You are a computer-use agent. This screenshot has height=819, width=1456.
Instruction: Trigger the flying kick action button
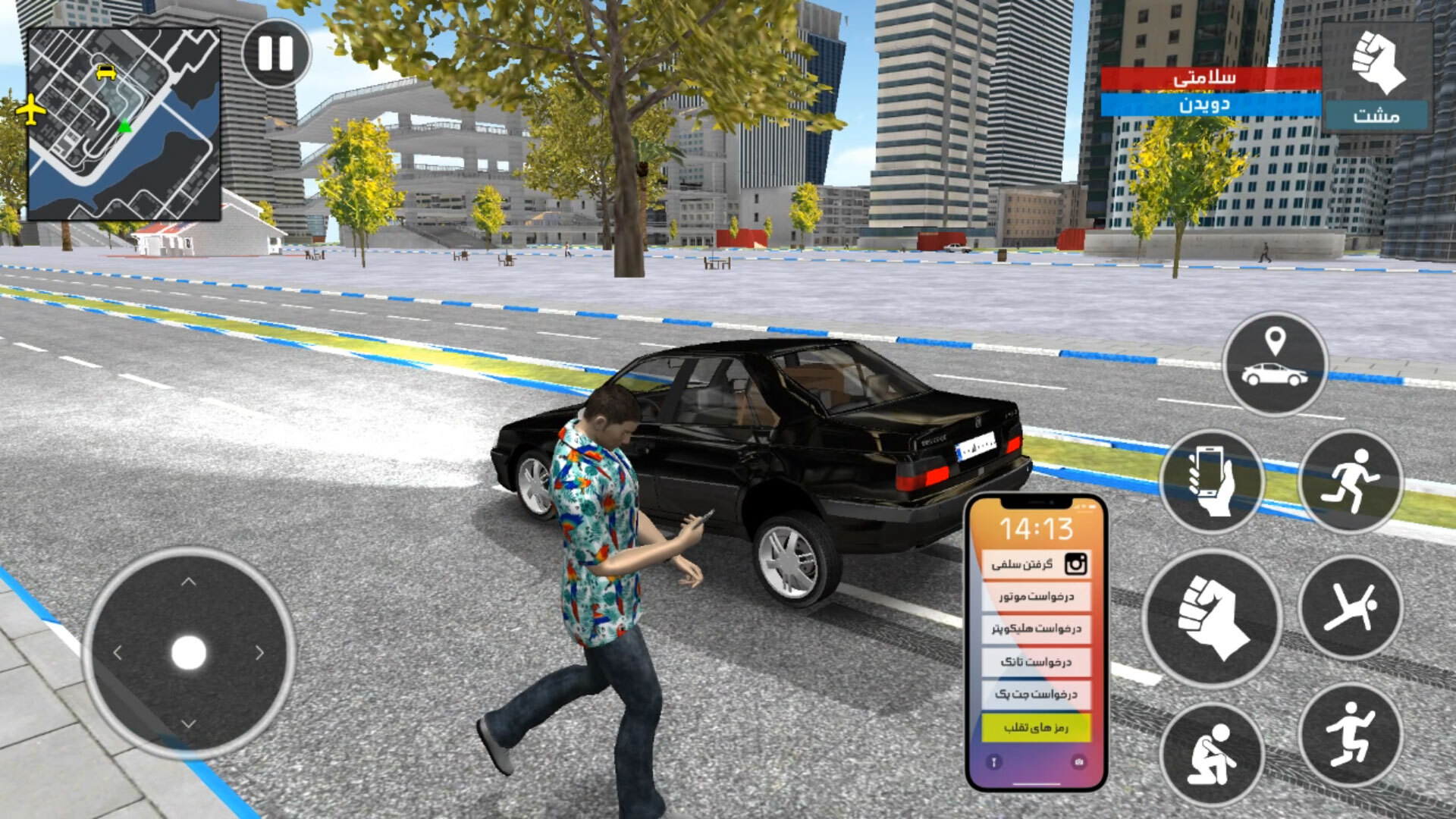1351,607
